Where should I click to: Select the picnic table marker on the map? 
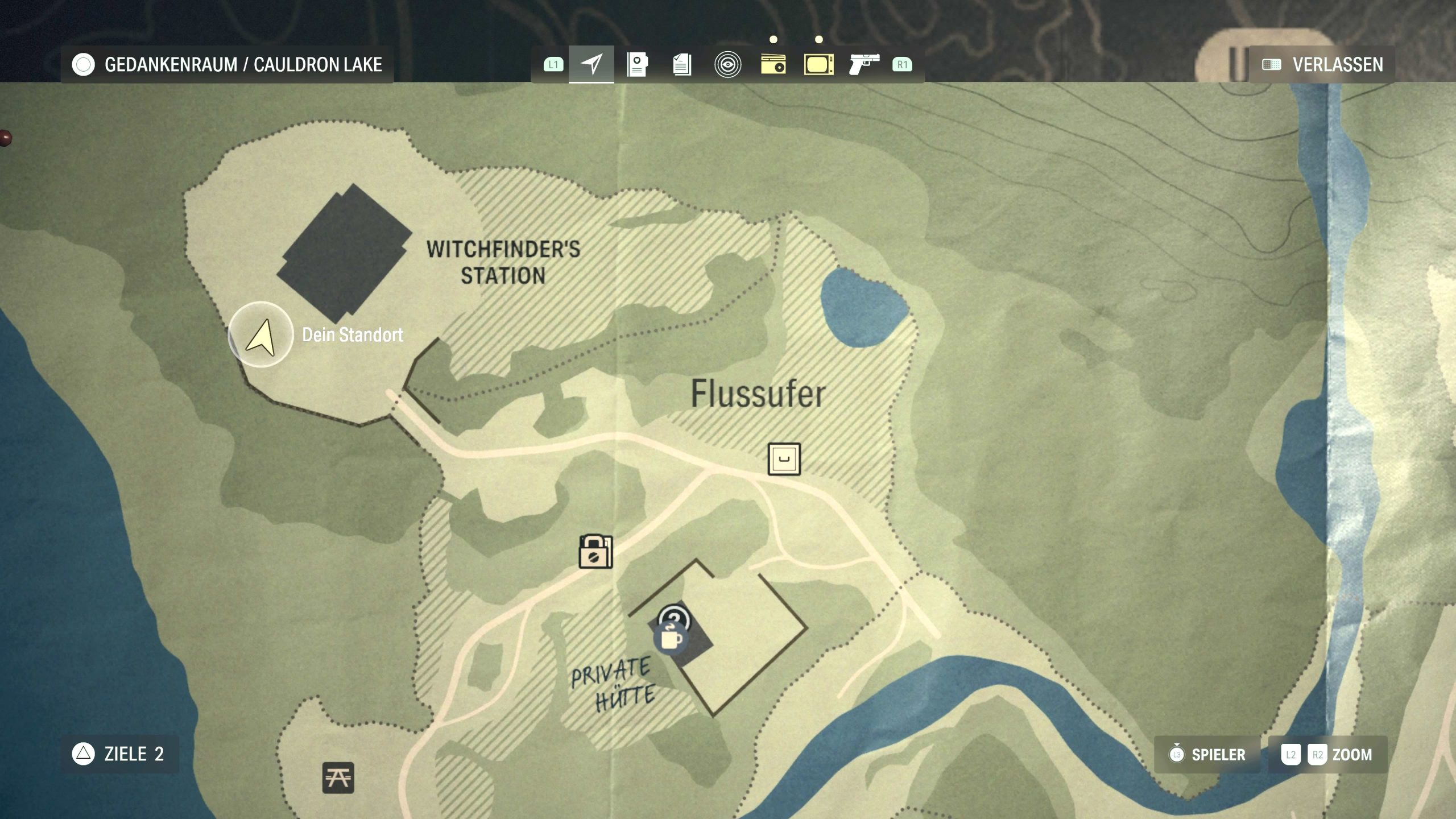(x=338, y=777)
